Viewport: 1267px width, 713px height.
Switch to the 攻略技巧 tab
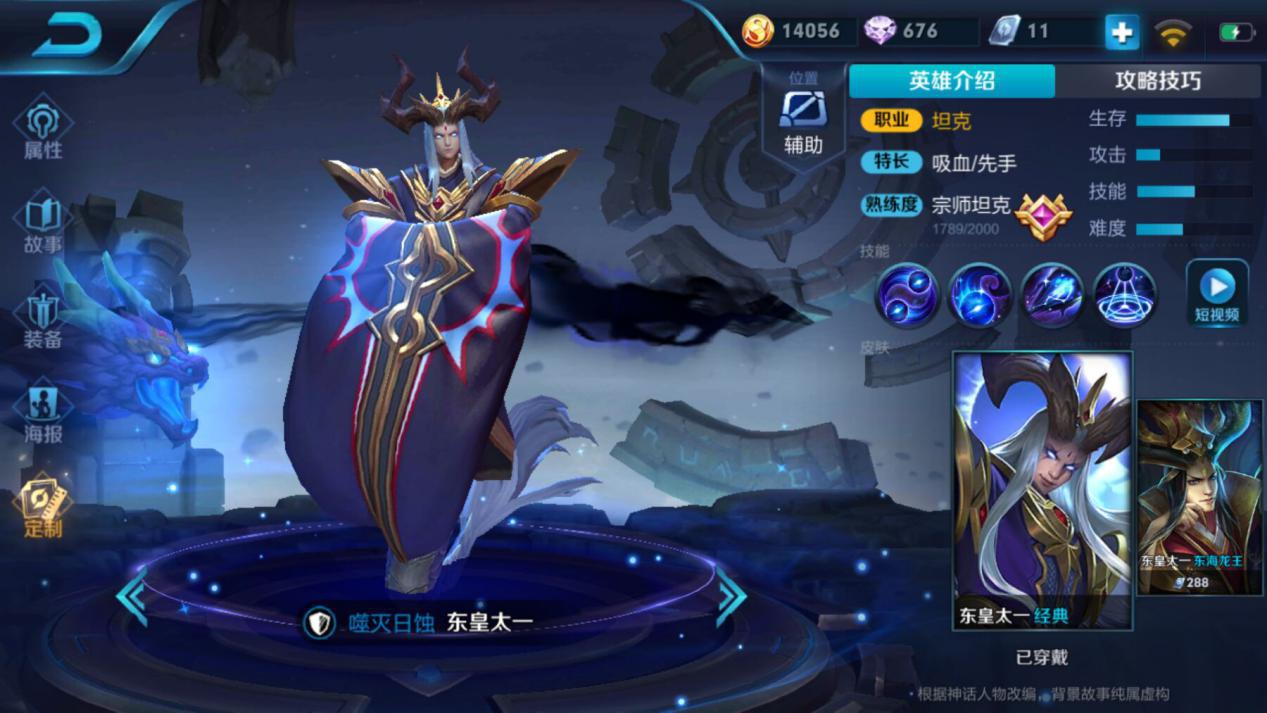click(1157, 81)
